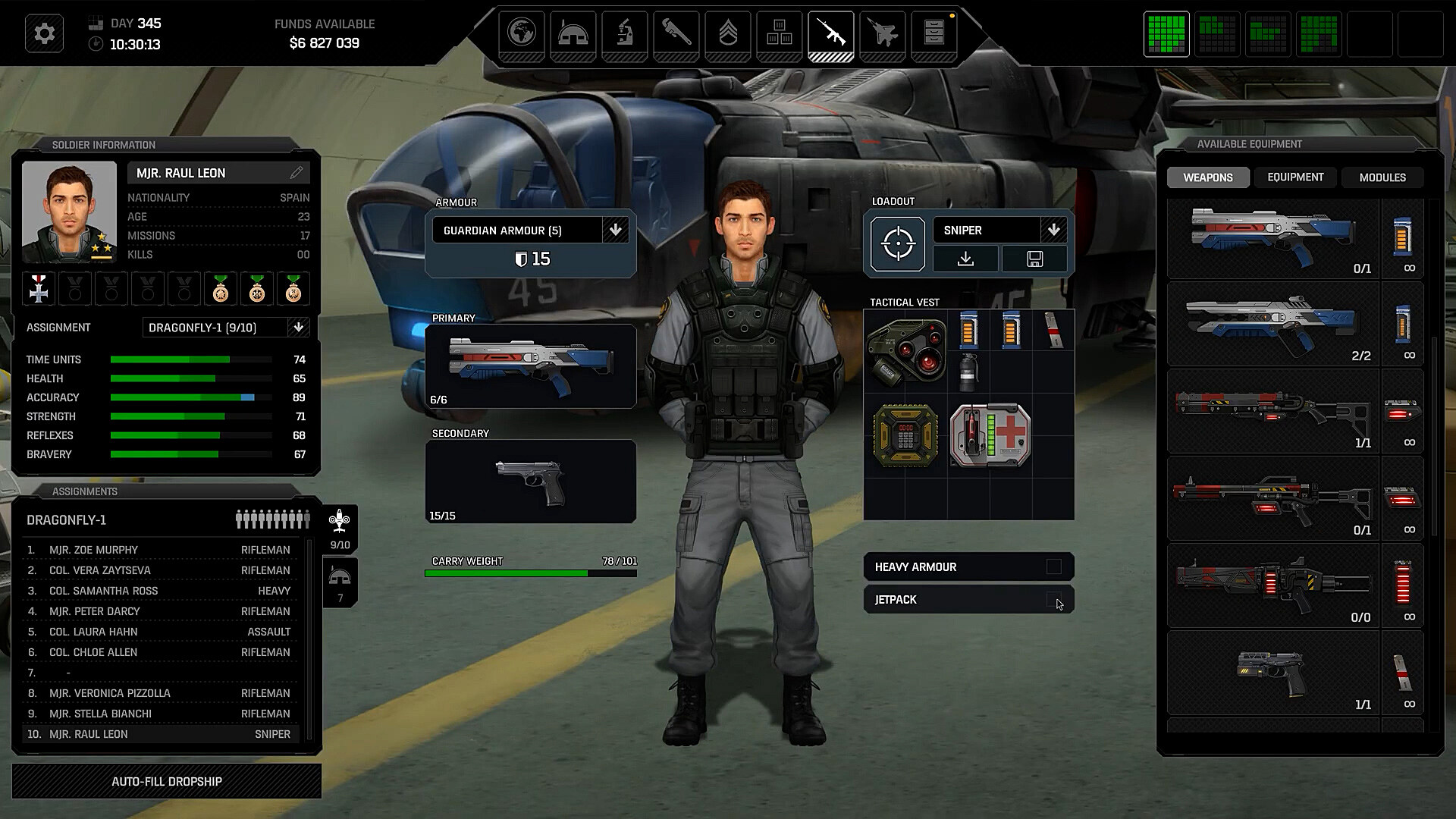Switch to the Modules tab
Viewport: 1456px width, 819px height.
(x=1382, y=177)
